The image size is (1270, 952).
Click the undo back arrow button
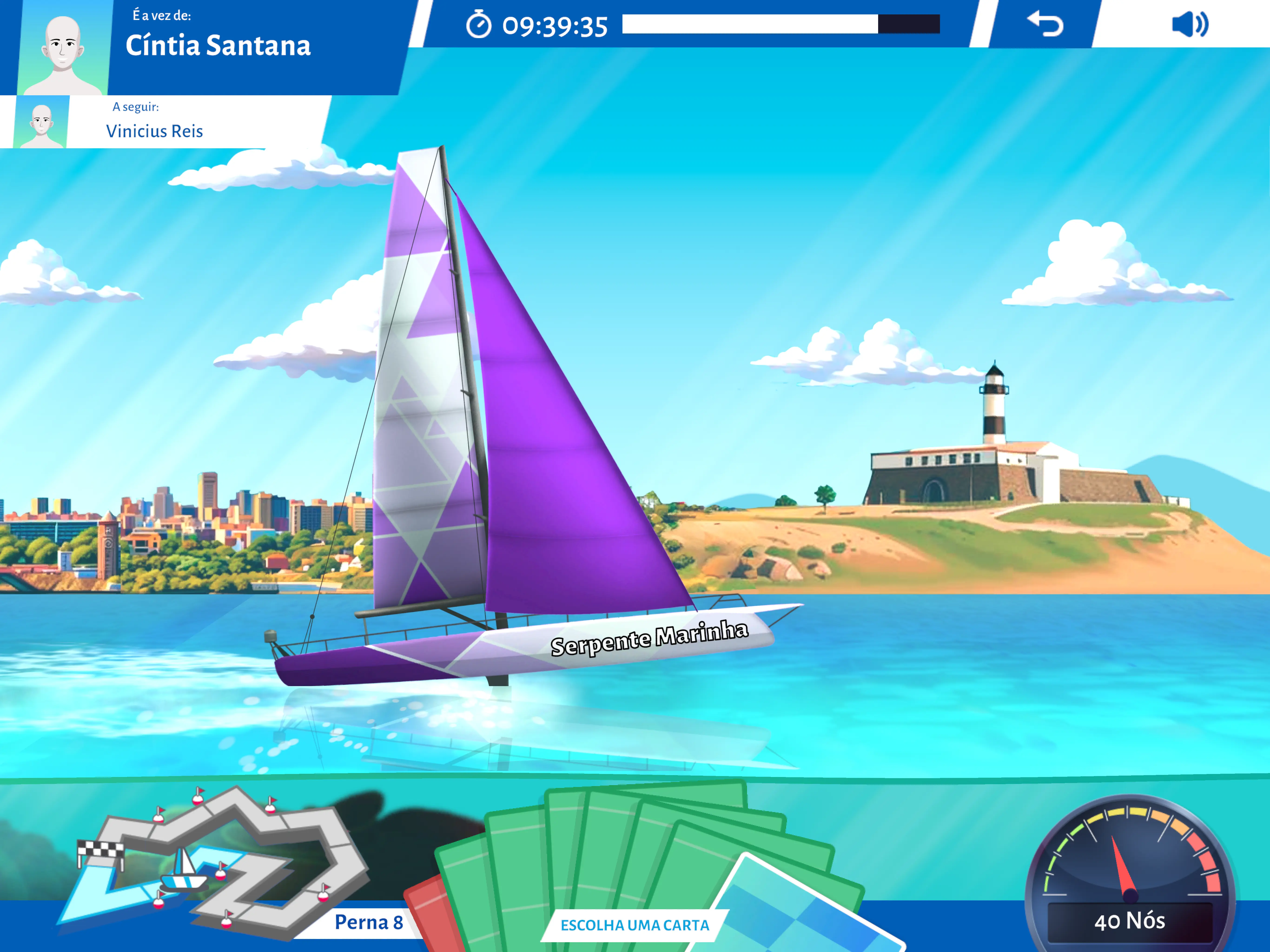click(x=1044, y=24)
